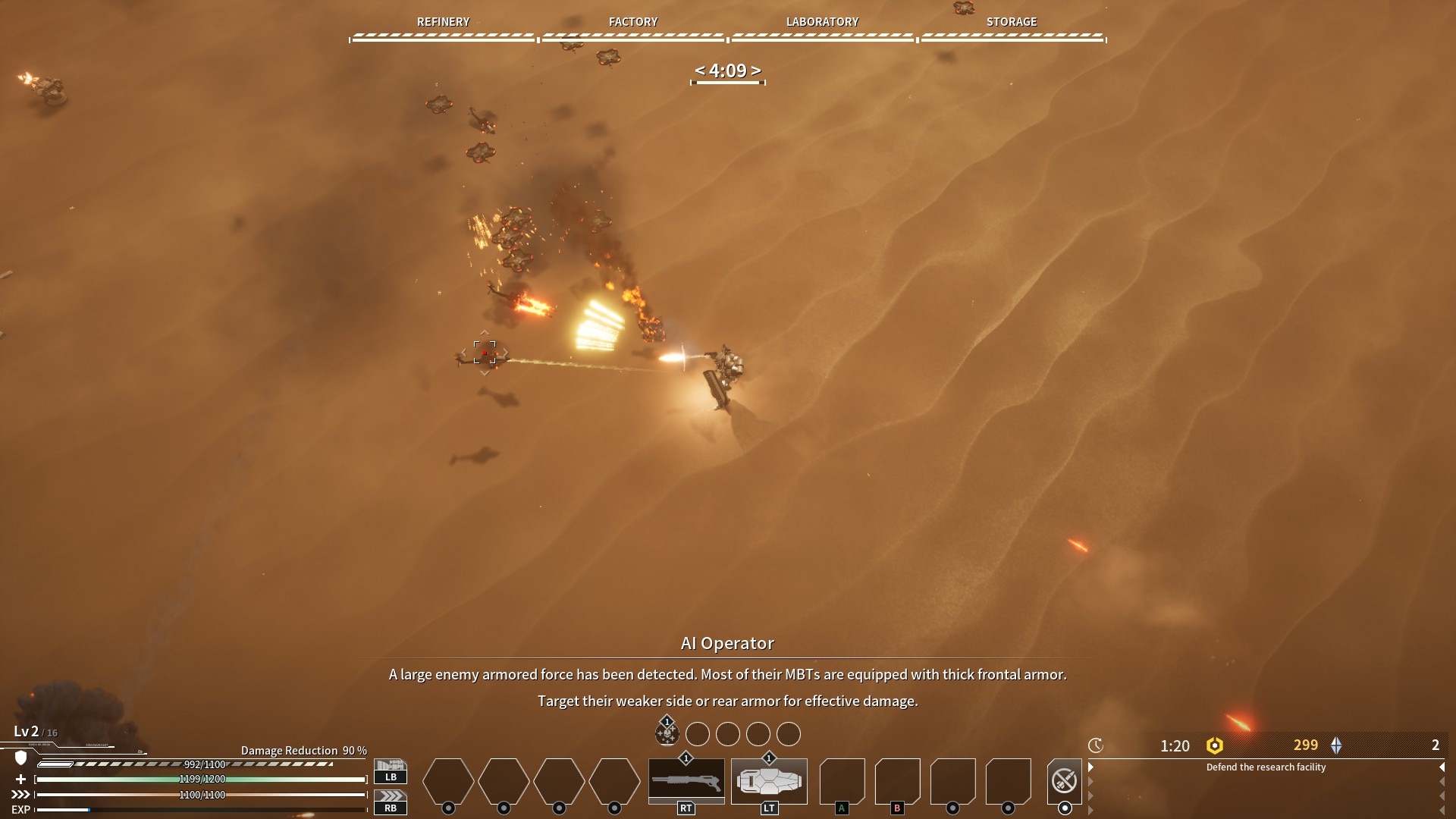
Task: Select the Defend the research facility objective
Action: click(1266, 767)
